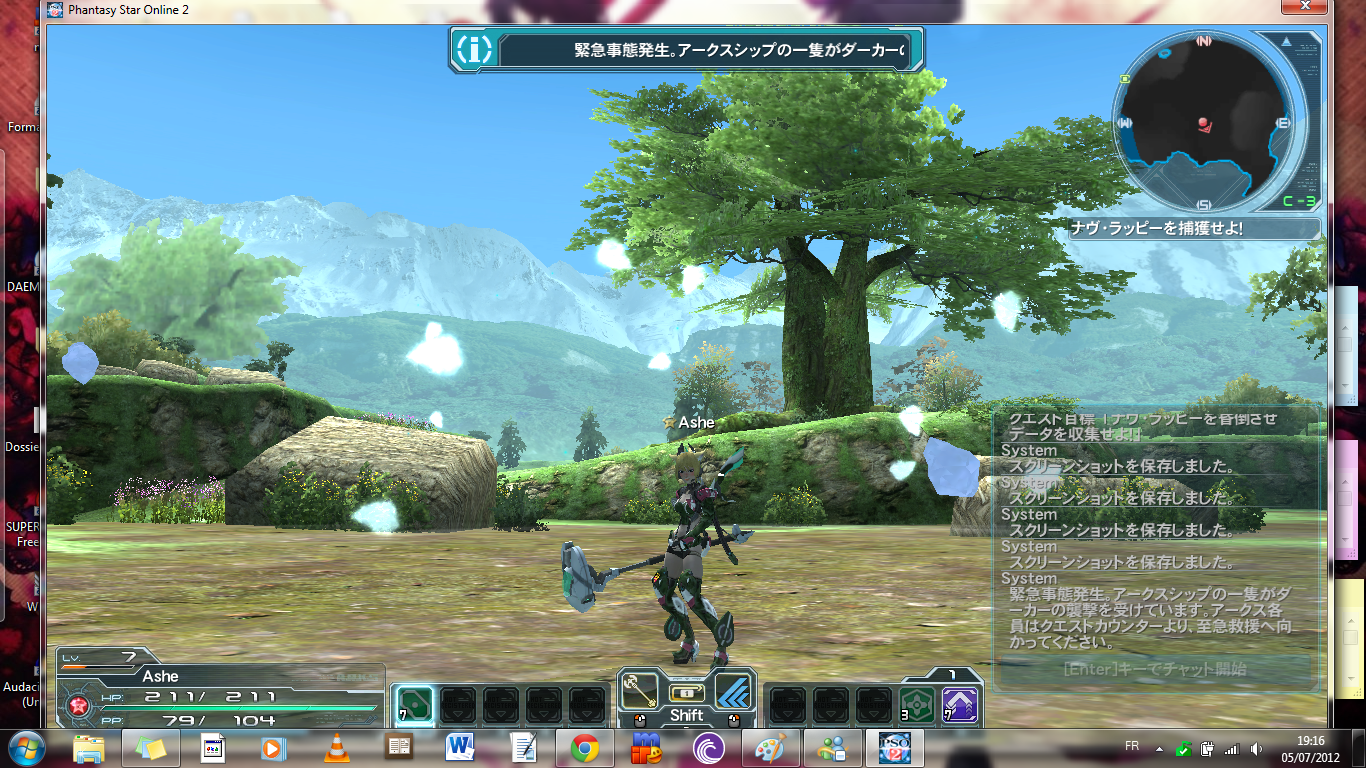
Task: Use the purple up-arrow item slot
Action: 961,705
